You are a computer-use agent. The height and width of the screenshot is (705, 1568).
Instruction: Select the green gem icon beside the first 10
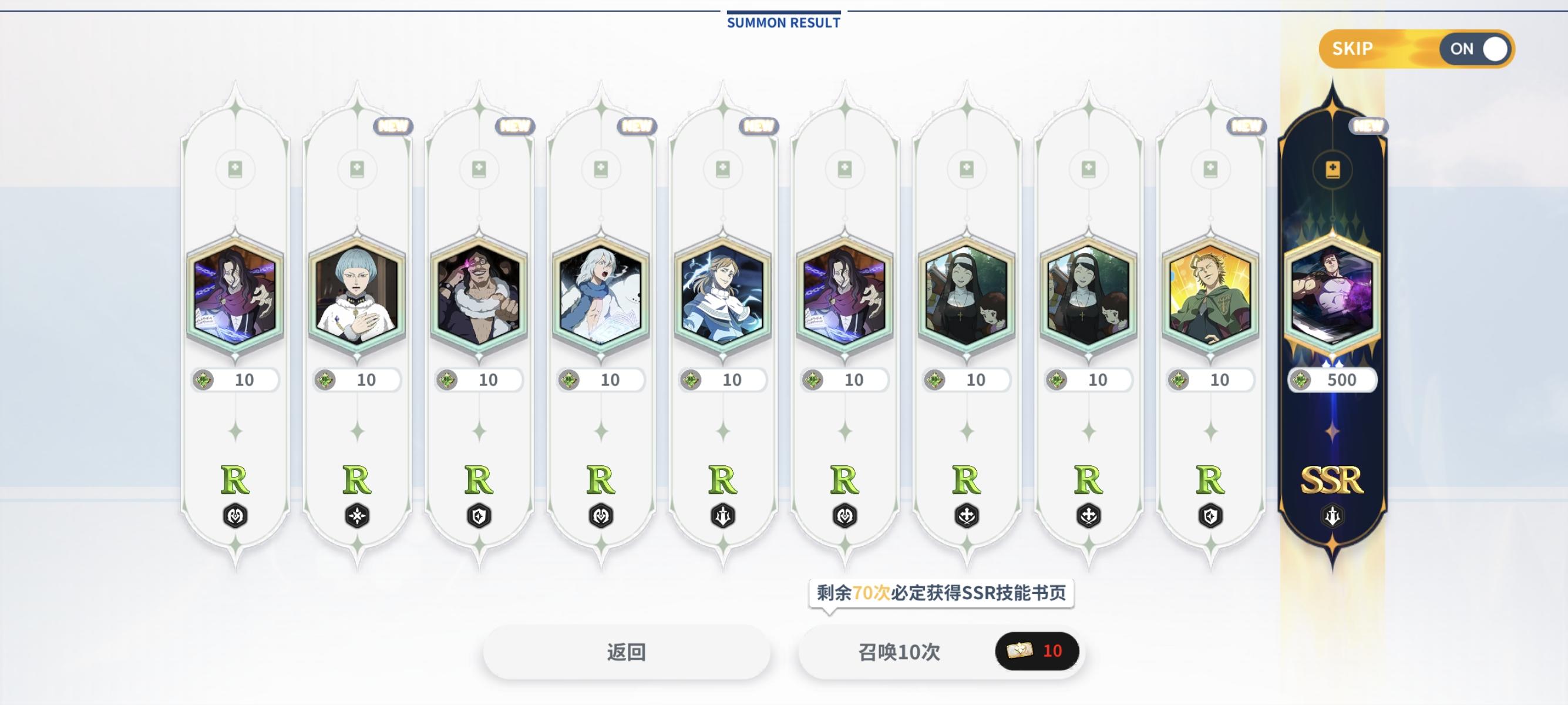click(204, 380)
